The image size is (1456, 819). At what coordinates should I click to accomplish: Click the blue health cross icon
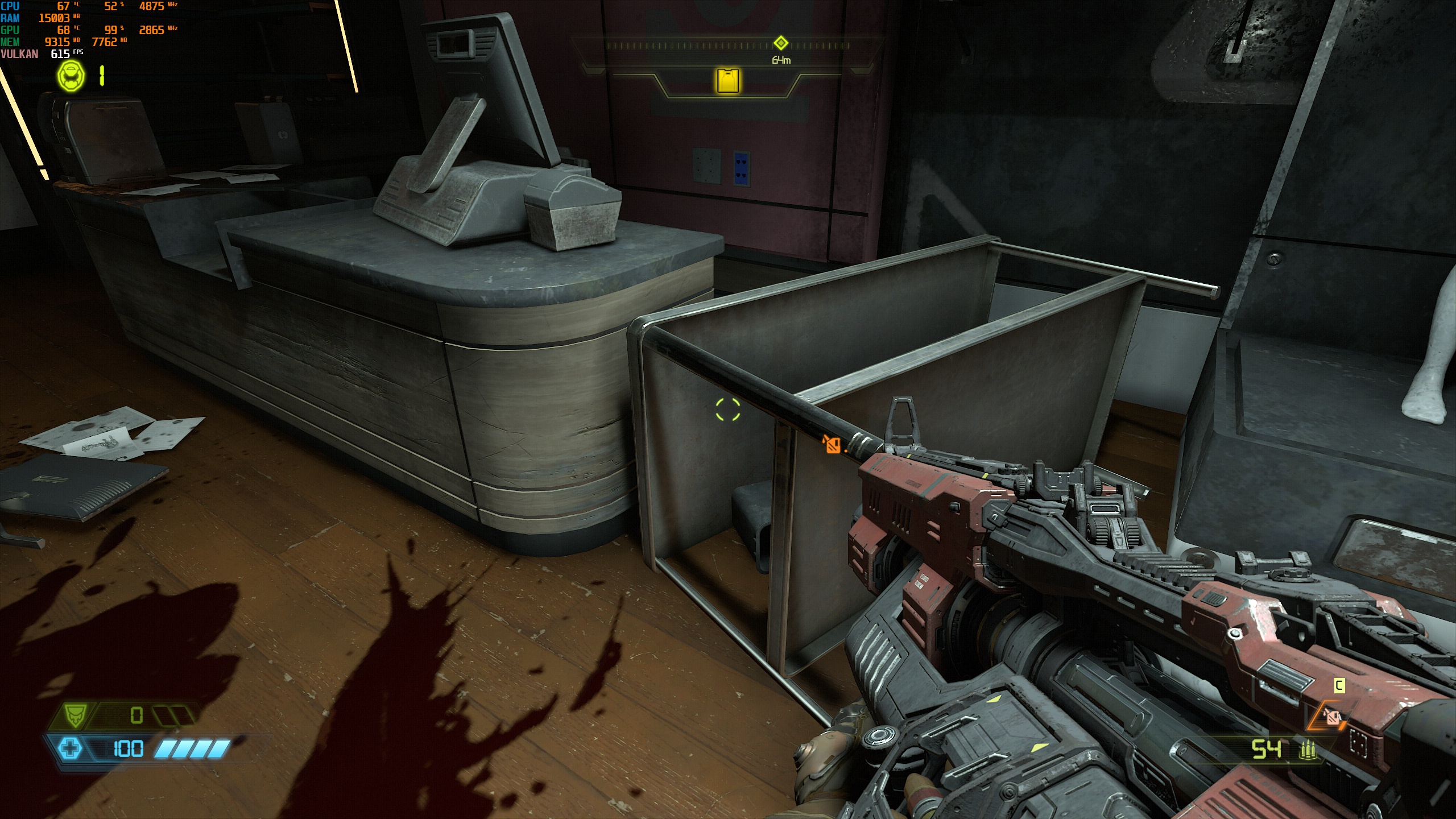[71, 748]
